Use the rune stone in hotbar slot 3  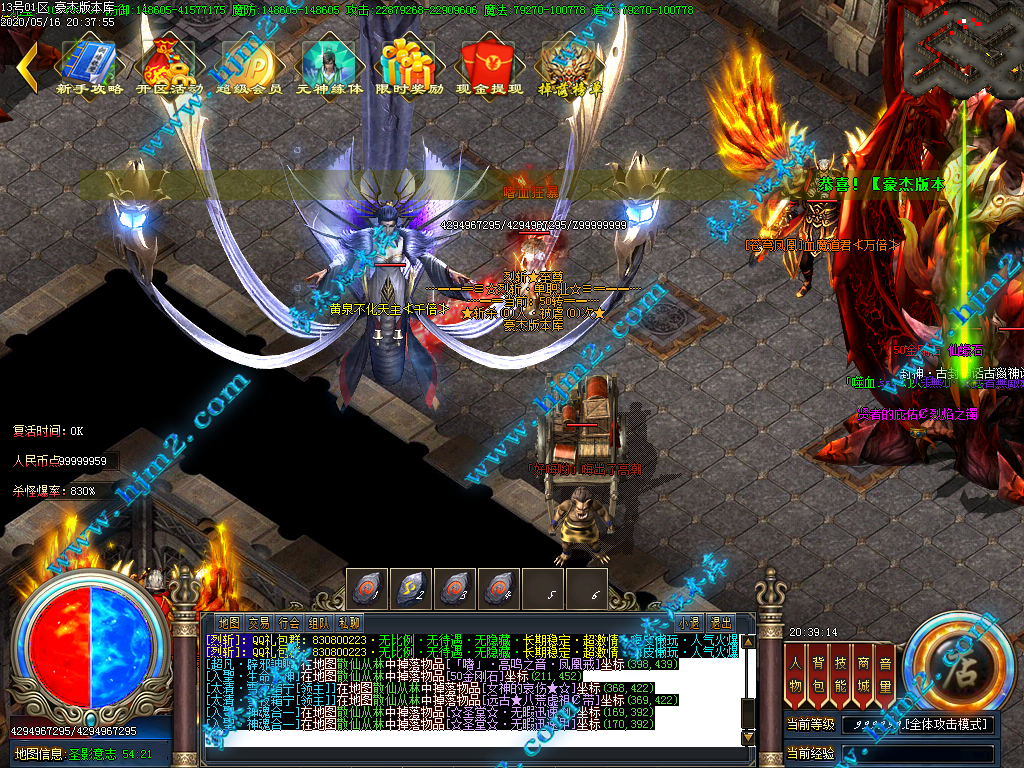[455, 587]
